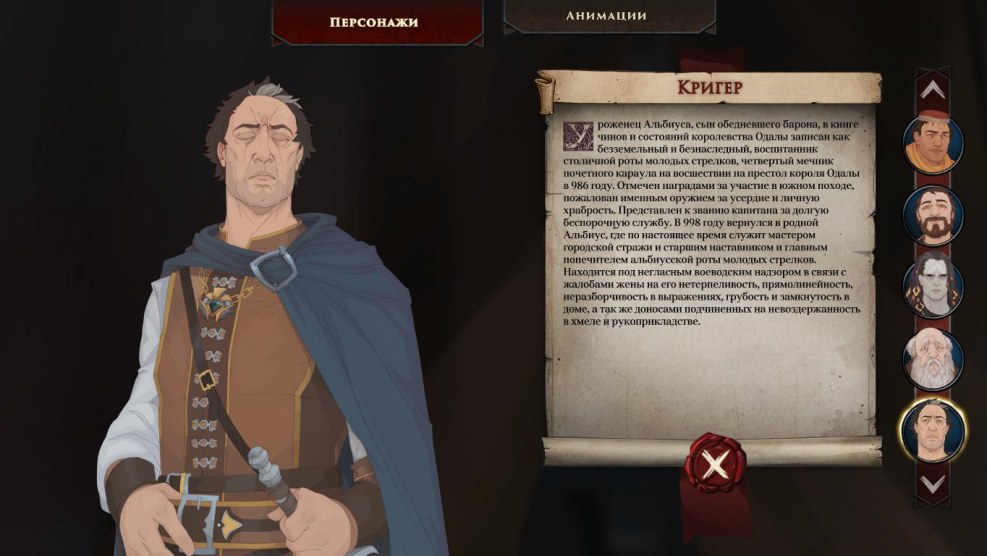Viewport: 987px width, 556px height.
Task: Click the highlighted Кригер portrait
Action: 933,430
